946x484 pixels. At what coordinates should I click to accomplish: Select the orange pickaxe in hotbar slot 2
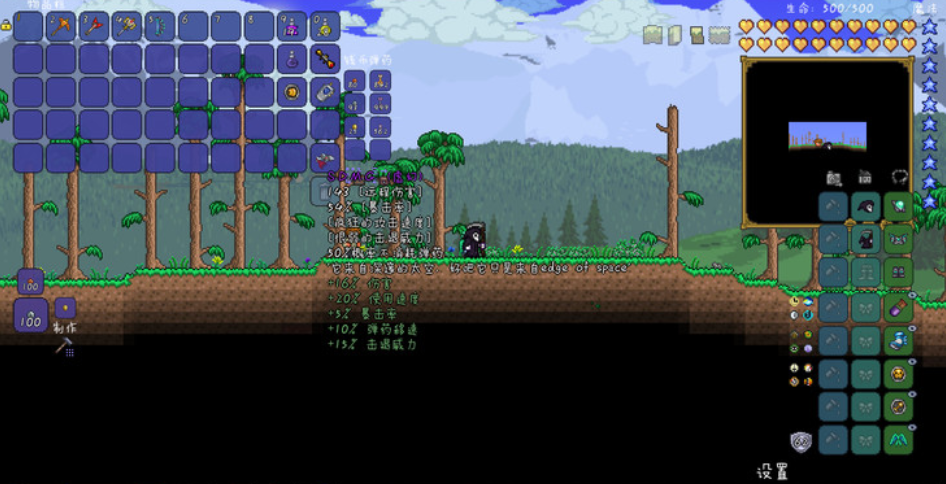click(x=62, y=26)
